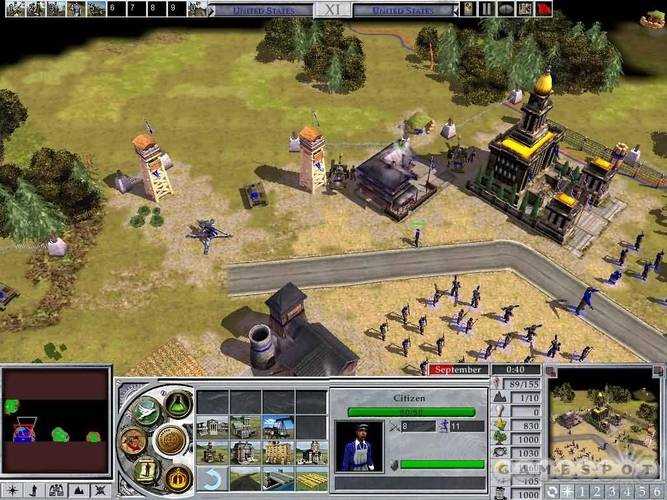Viewport: 667px width, 500px height.
Task: Choose the first unit group icon top-left
Action: tap(10, 9)
